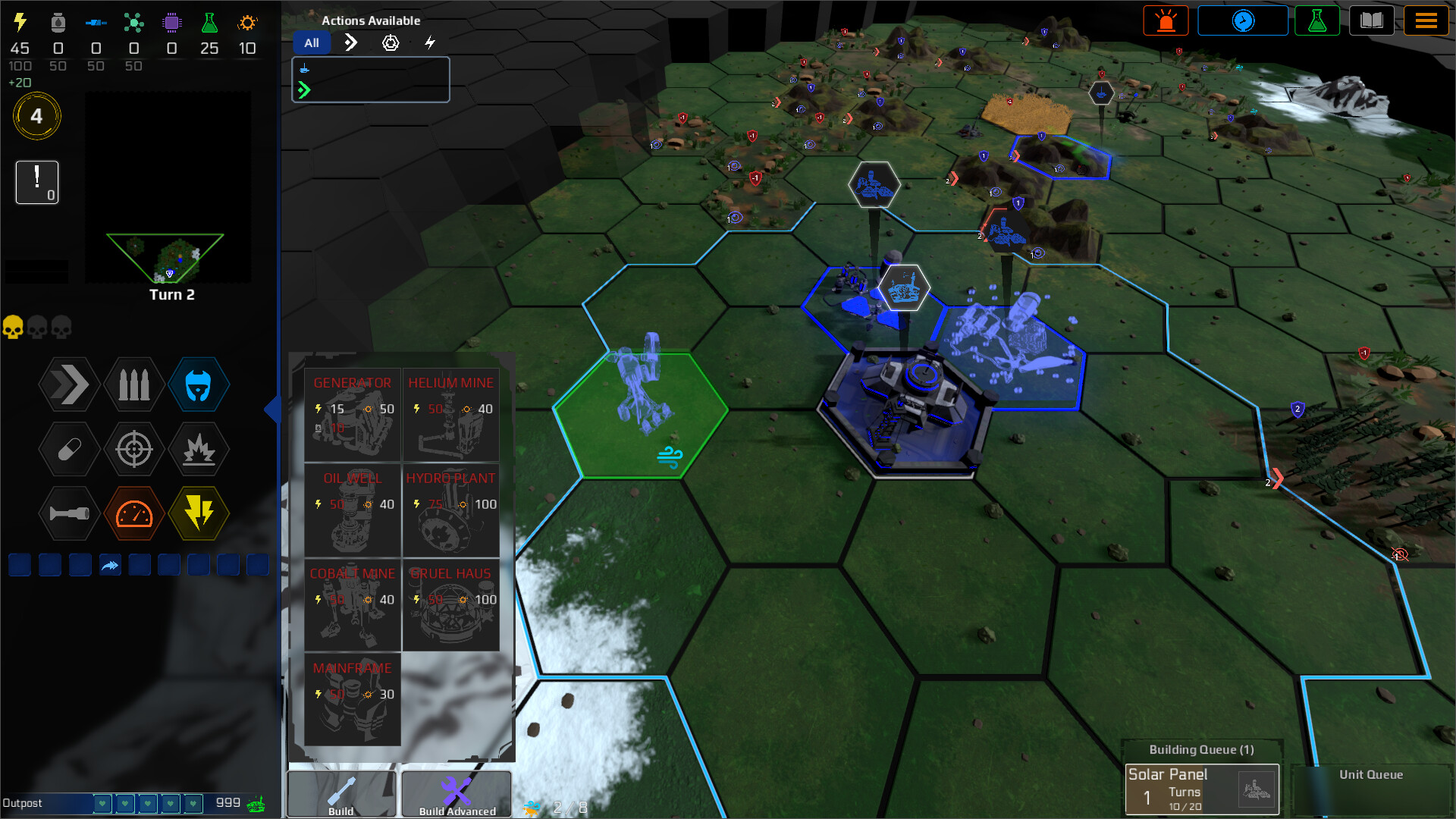
Task: Open the hamburger menu top right
Action: coord(1427,20)
